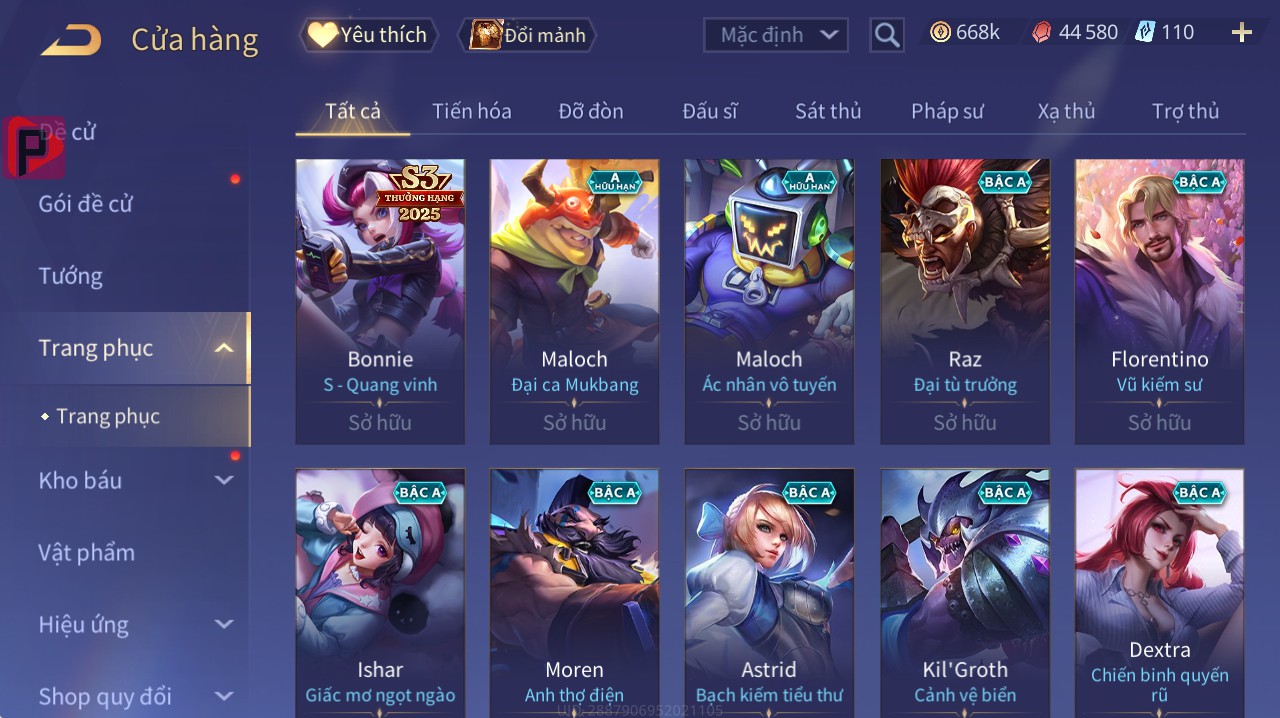Image resolution: width=1280 pixels, height=718 pixels.
Task: Open the Đổi mảnh exchange
Action: tap(527, 35)
